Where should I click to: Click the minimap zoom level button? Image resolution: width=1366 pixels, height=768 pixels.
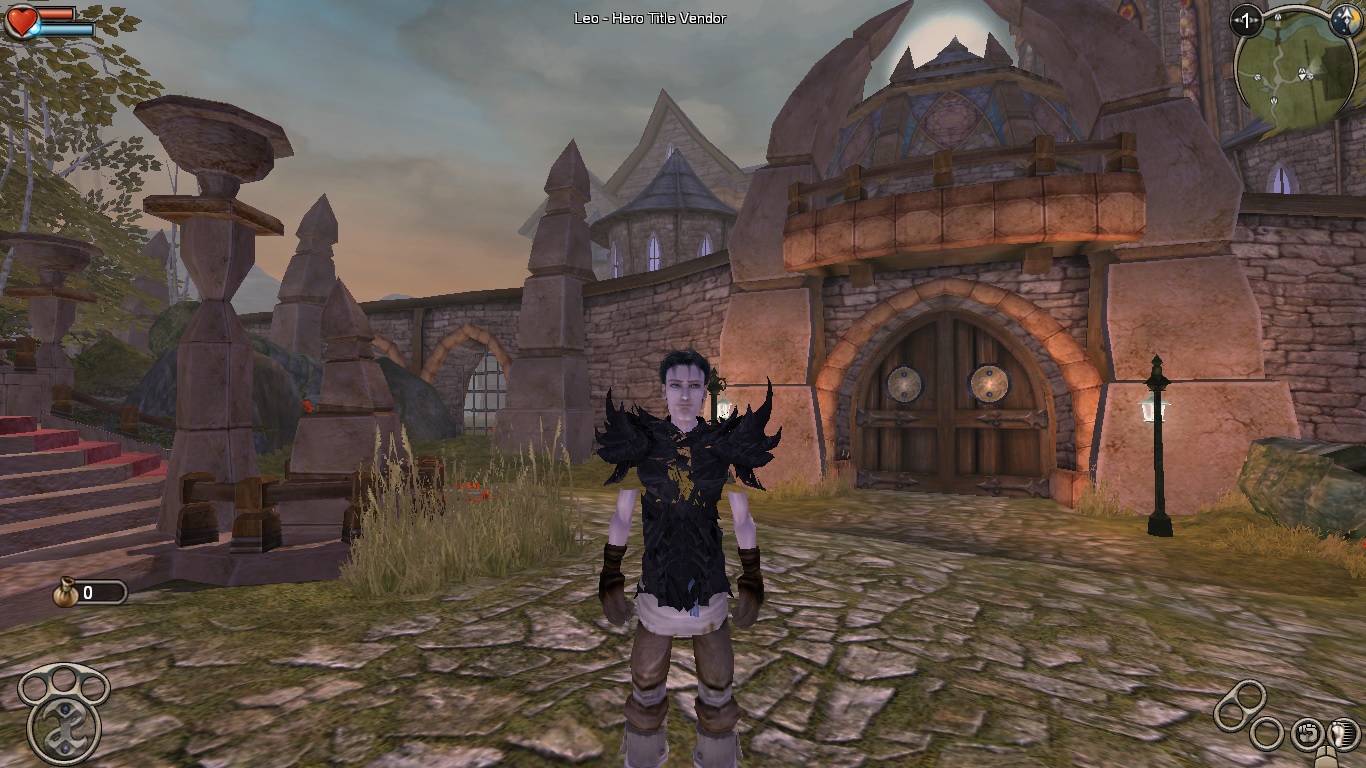tap(1246, 20)
